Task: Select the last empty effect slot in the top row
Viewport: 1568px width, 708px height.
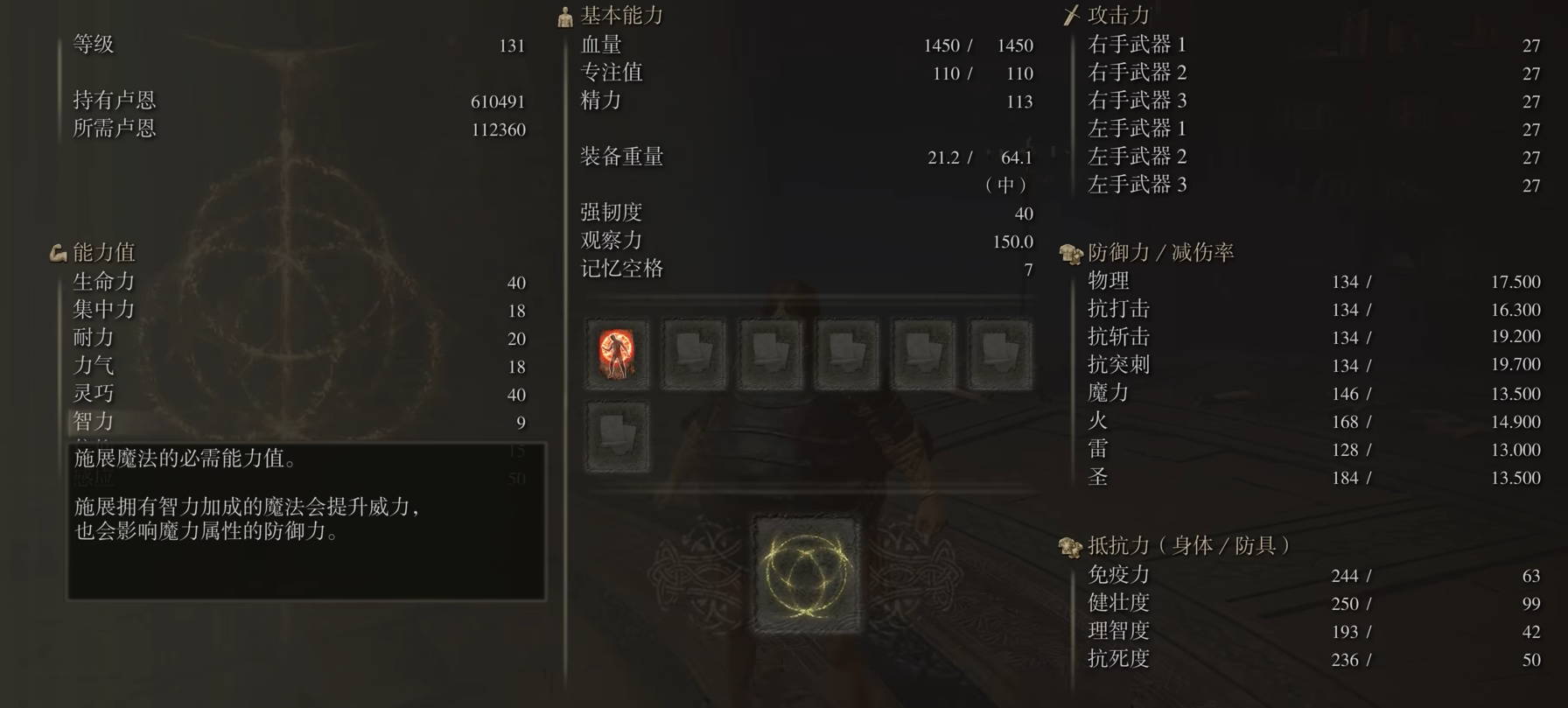Action: coord(1000,354)
